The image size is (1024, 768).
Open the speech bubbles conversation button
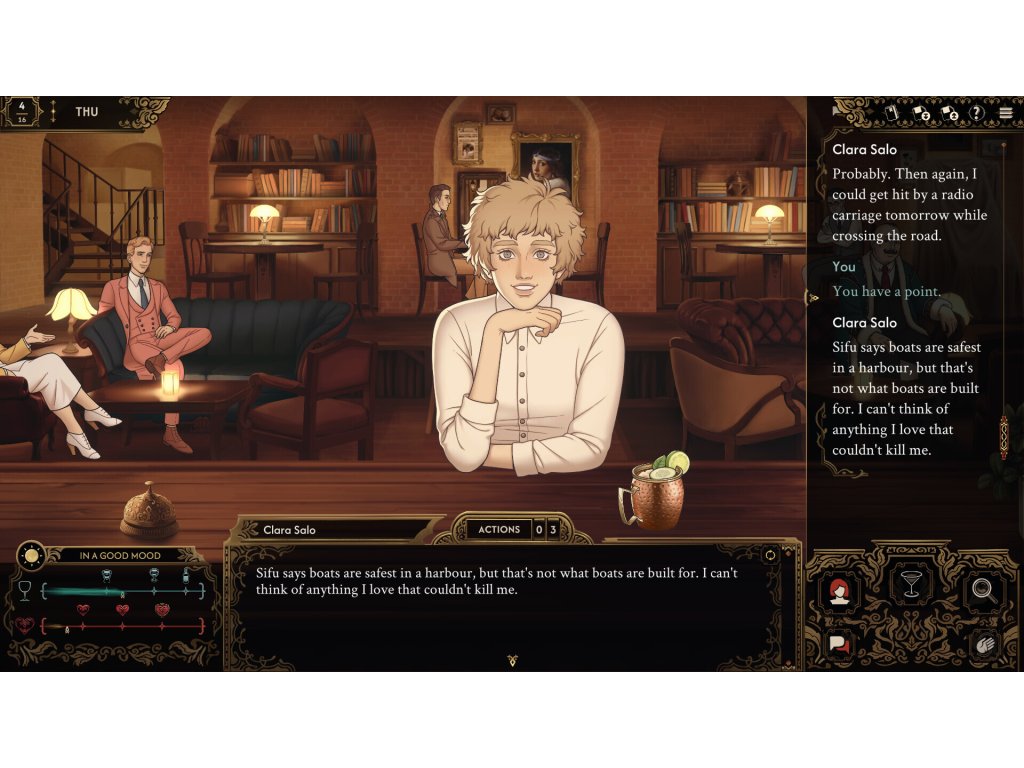click(839, 645)
